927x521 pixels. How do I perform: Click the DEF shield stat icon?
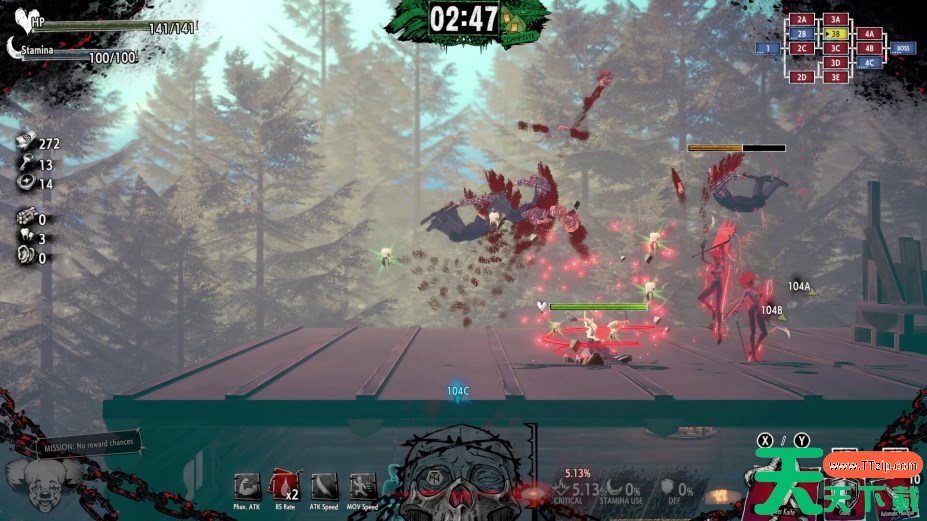point(667,487)
